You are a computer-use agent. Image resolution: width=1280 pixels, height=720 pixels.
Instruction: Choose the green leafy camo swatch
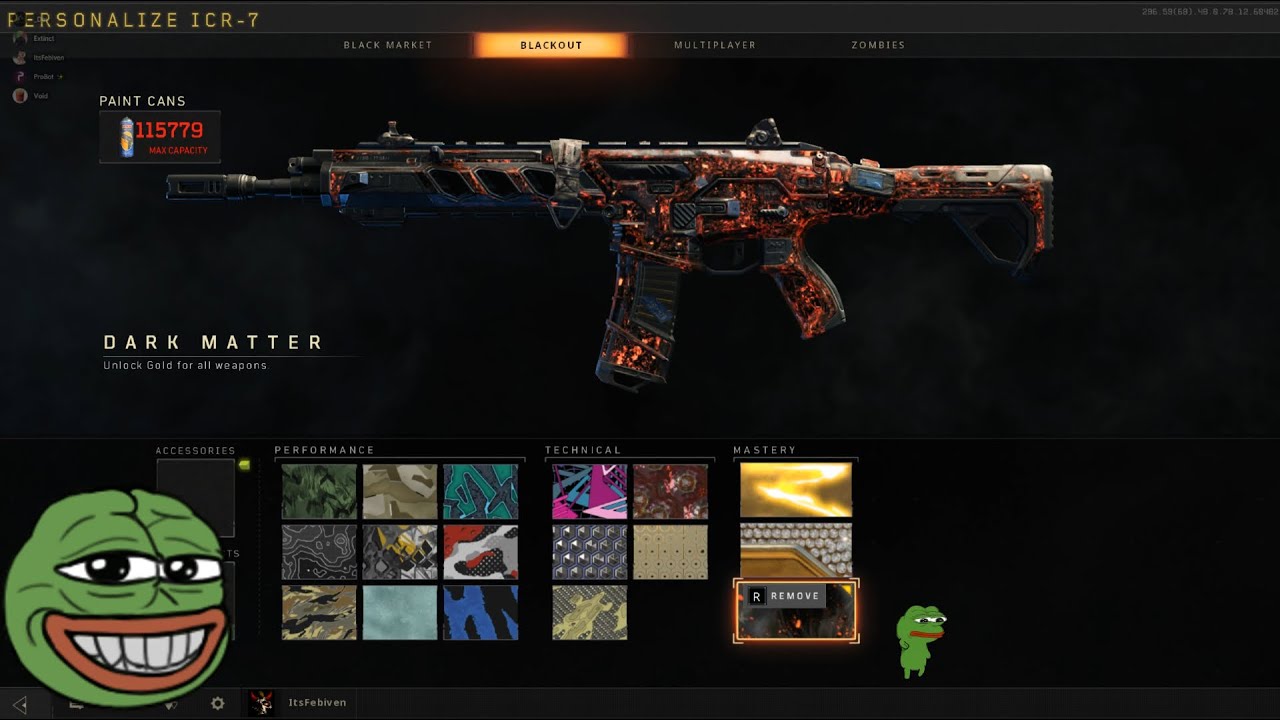click(319, 491)
